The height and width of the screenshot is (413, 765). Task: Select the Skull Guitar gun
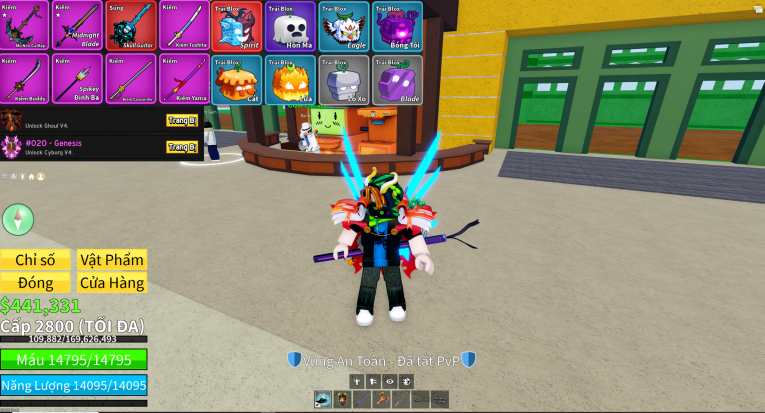pyautogui.click(x=131, y=26)
